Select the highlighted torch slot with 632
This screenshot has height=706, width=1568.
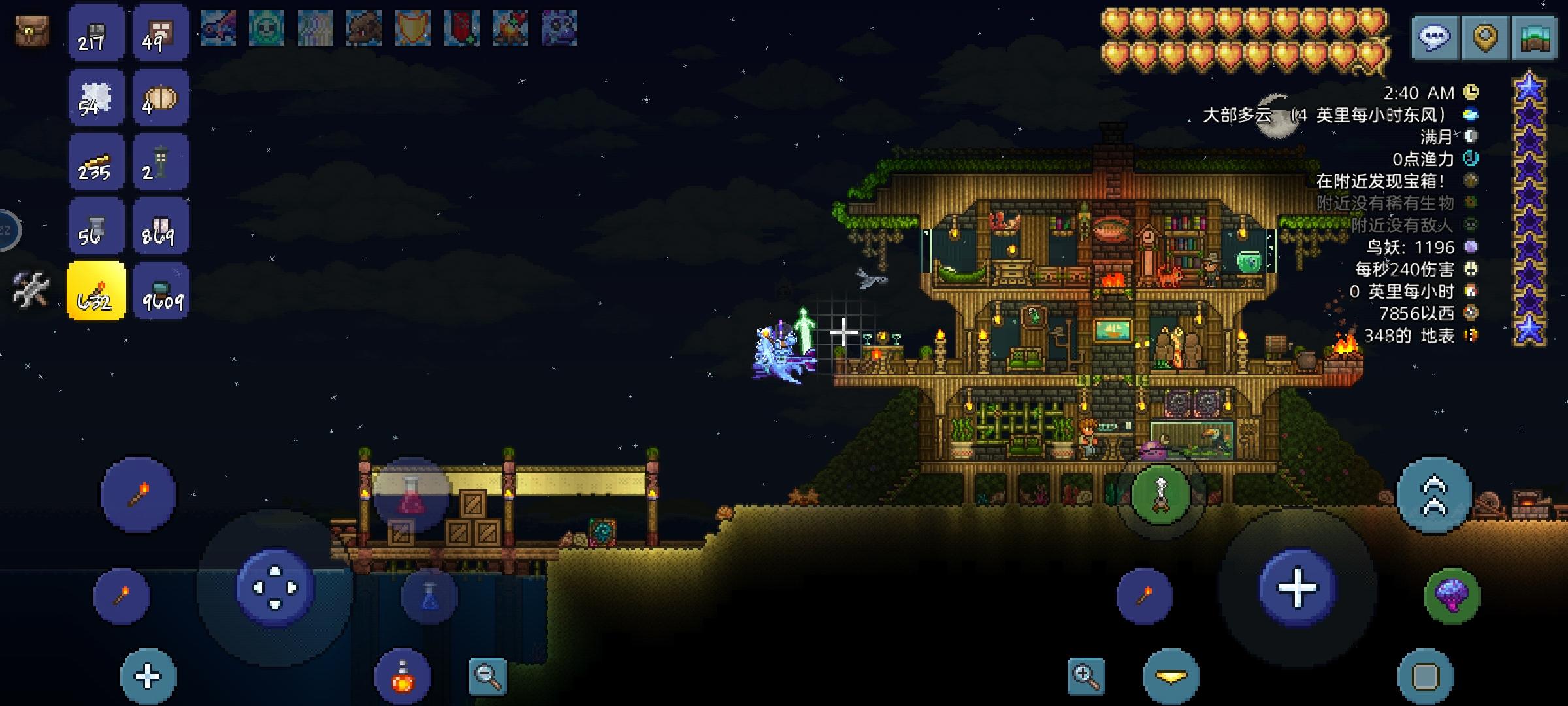pos(95,292)
